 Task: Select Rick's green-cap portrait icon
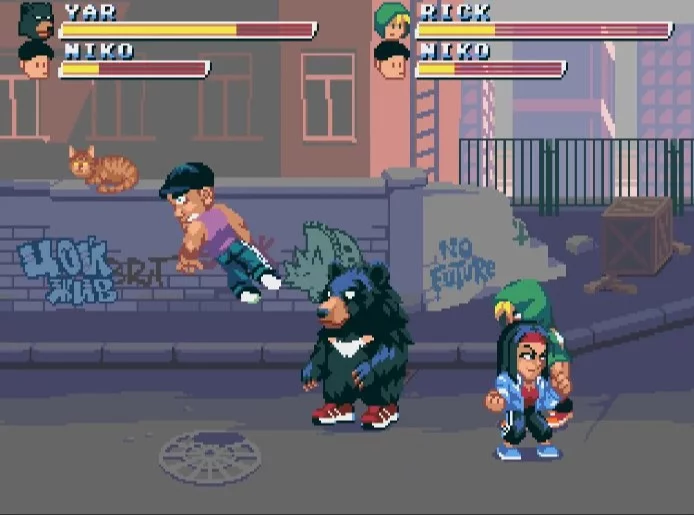[392, 20]
